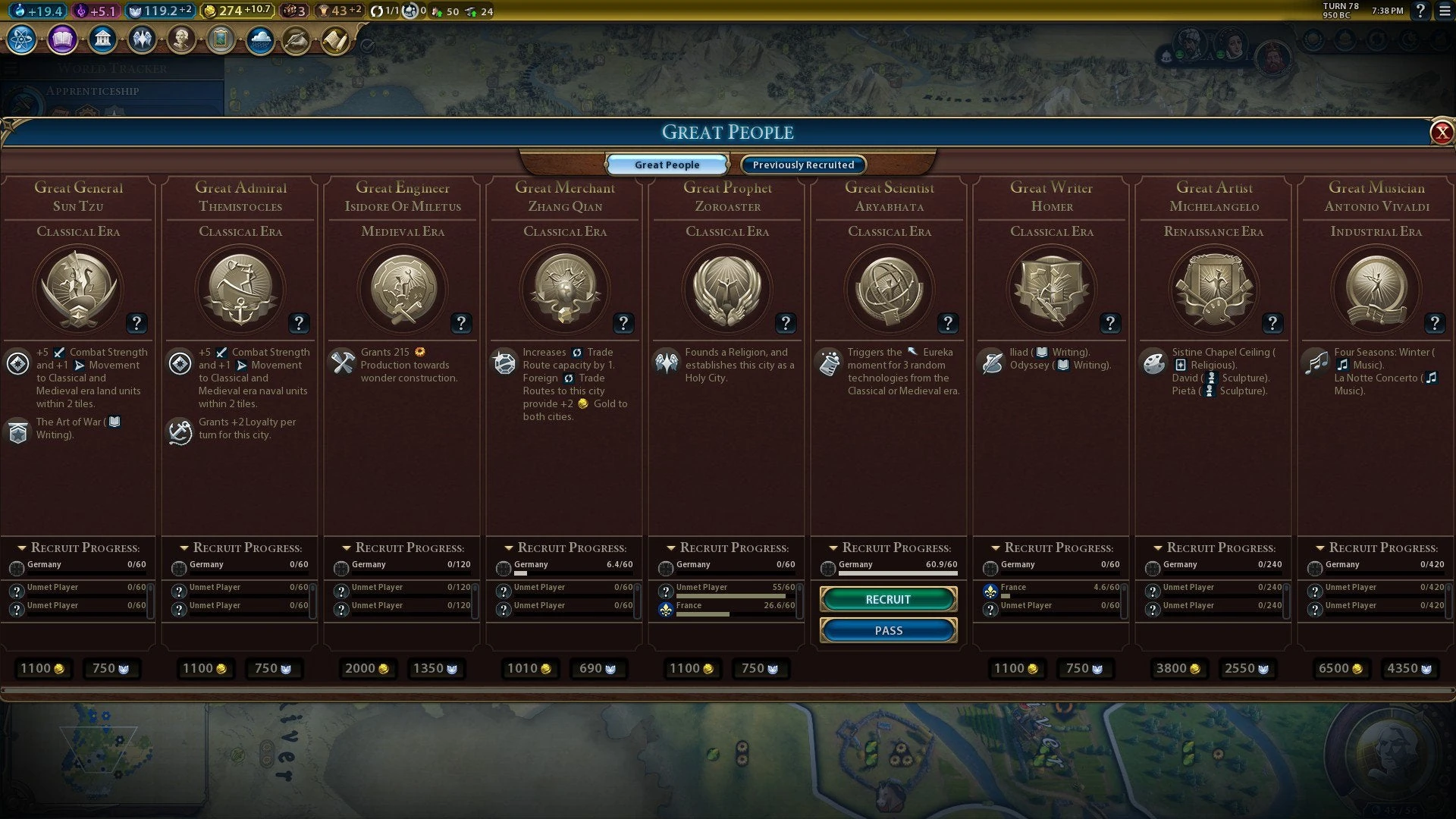Open the Technology tree
This screenshot has height=819, width=1456.
[x=20, y=40]
